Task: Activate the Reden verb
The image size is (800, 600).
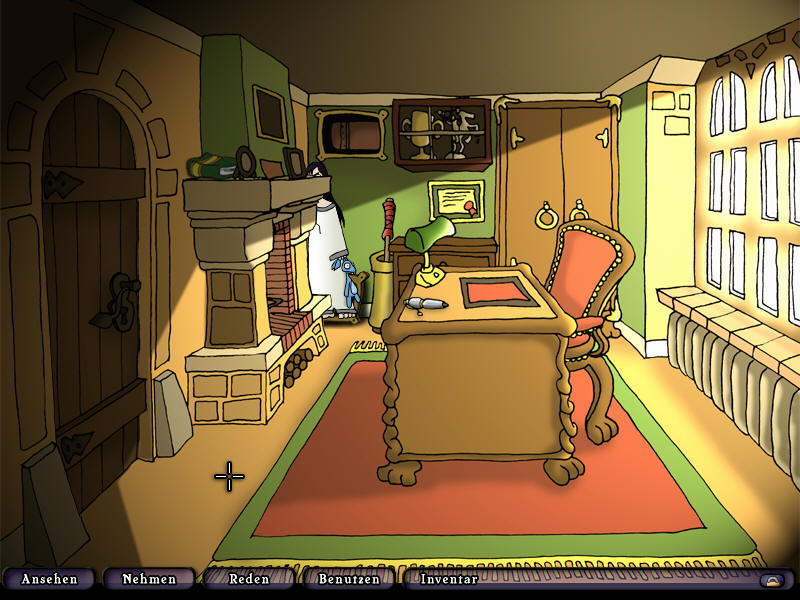Action: (x=249, y=579)
